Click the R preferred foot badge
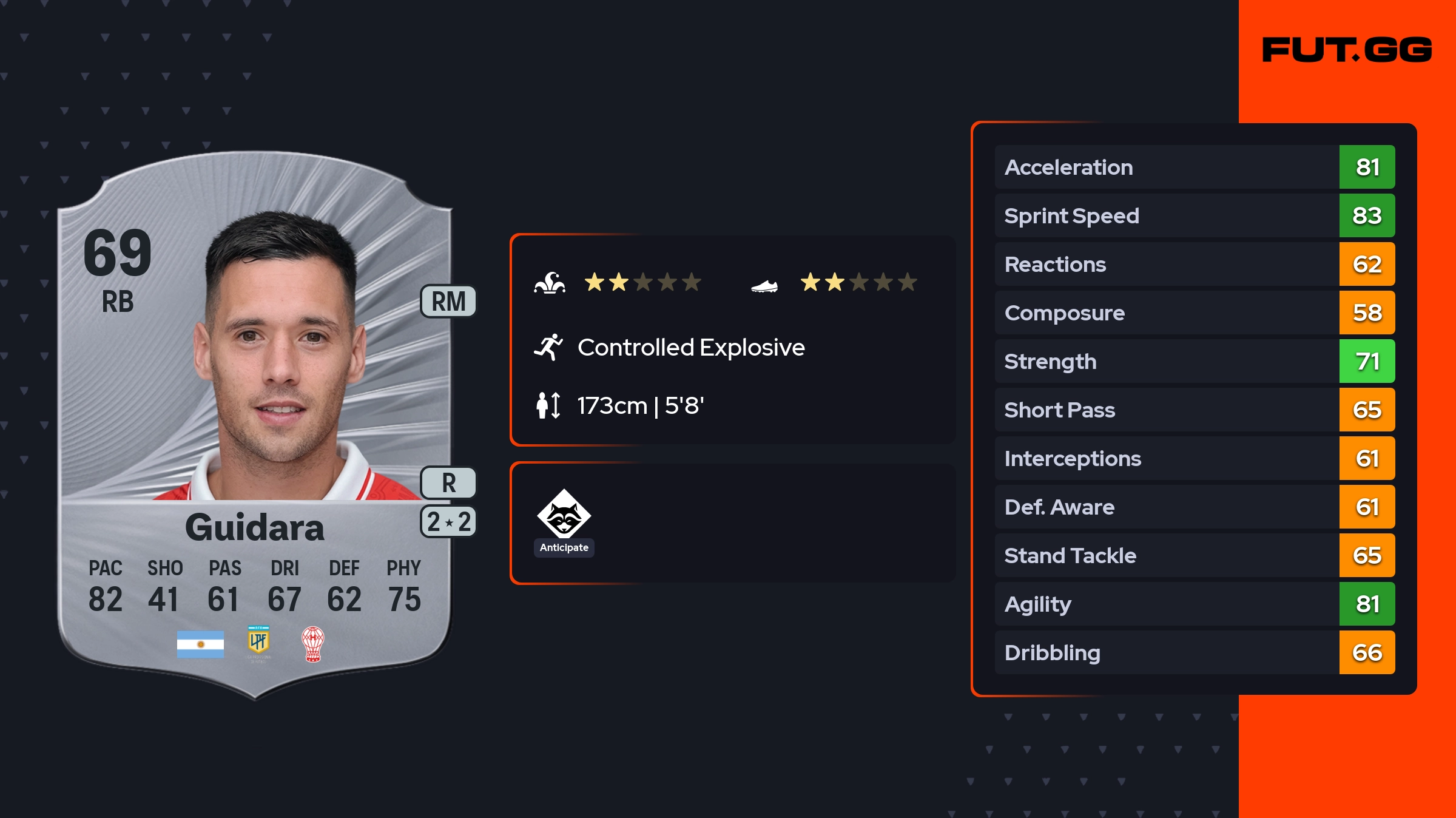 tap(448, 483)
